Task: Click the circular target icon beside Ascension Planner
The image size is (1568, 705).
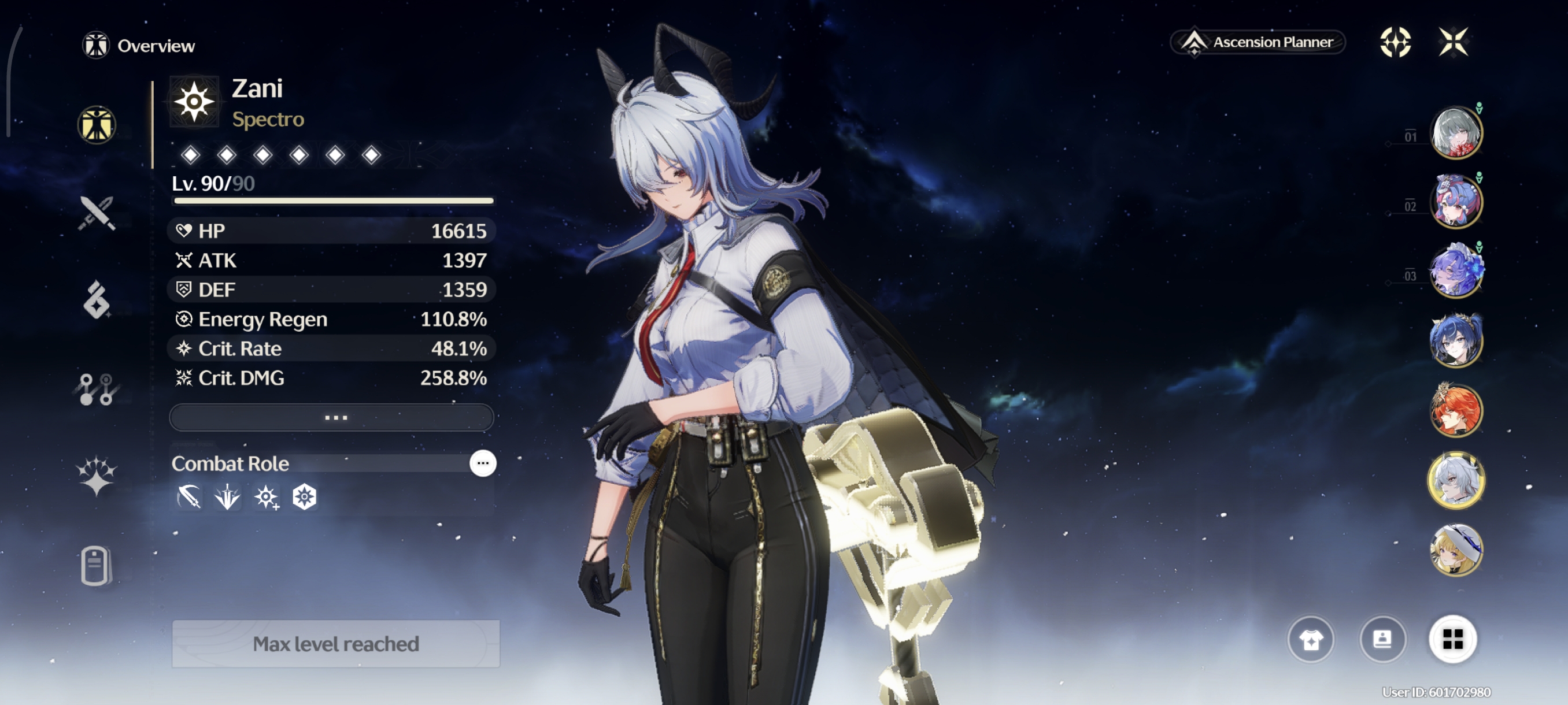Action: coord(1395,42)
